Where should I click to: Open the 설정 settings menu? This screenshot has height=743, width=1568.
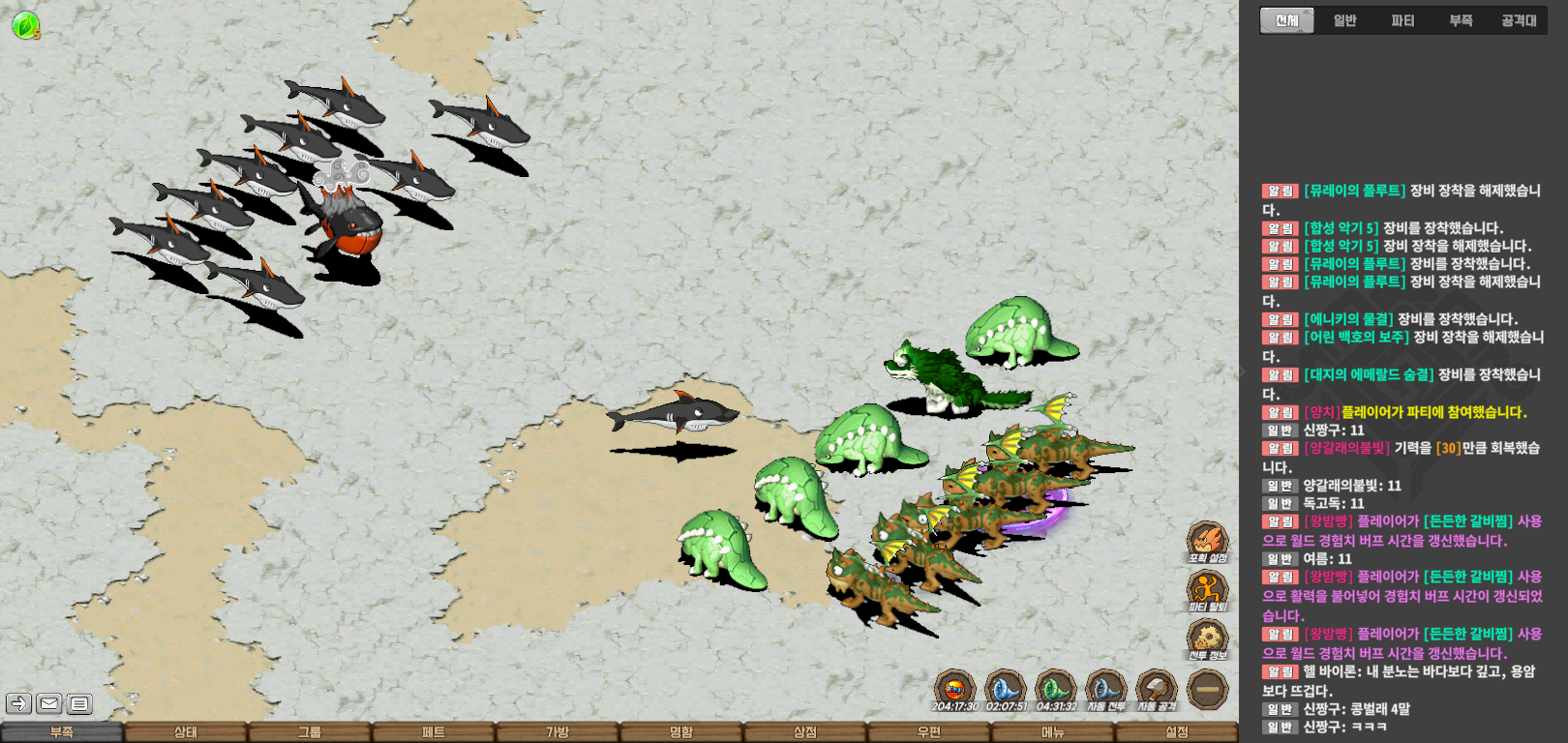(x=1176, y=732)
